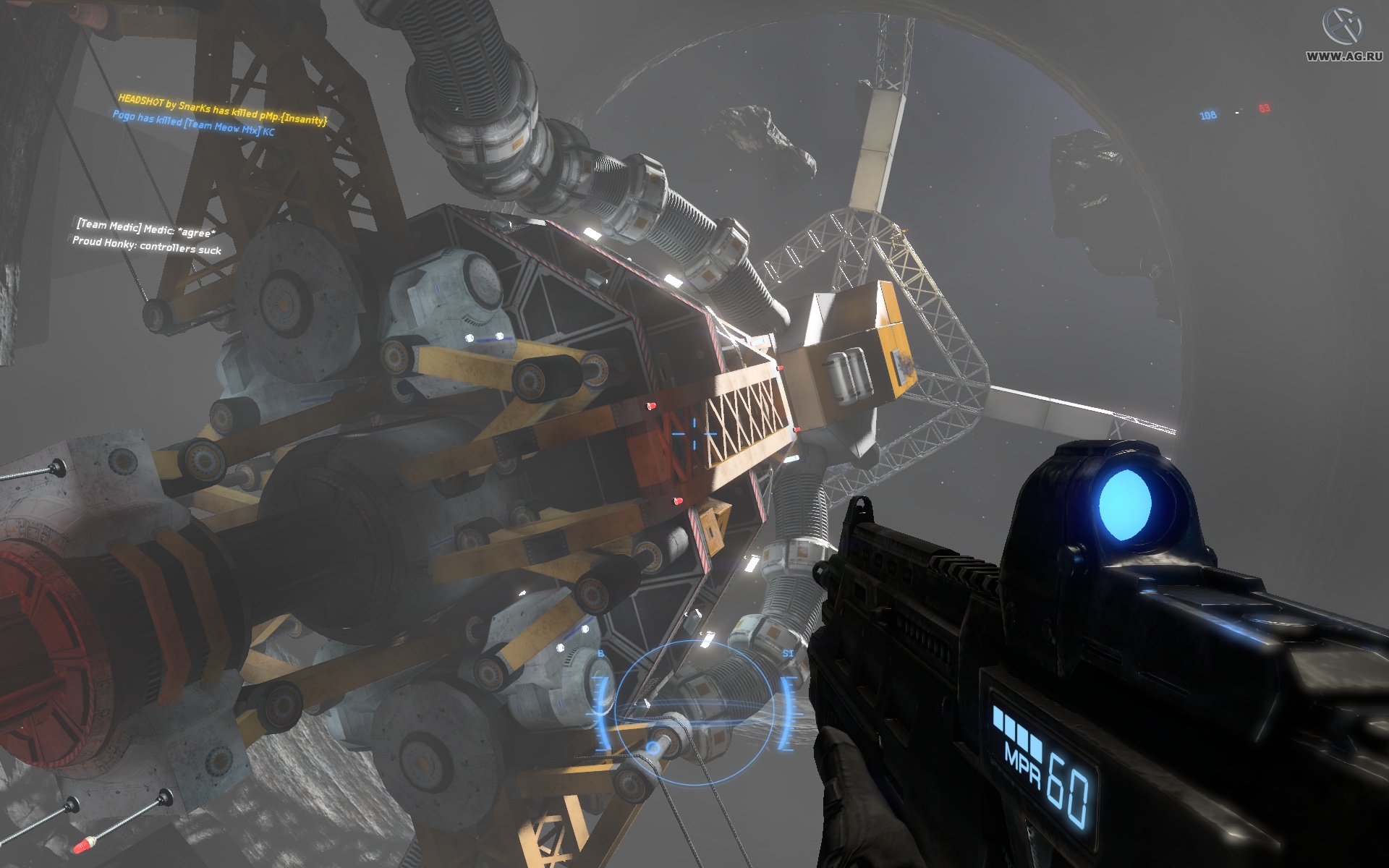This screenshot has height=868, width=1389.
Task: Click the SI objective marker on radar
Action: 789,653
